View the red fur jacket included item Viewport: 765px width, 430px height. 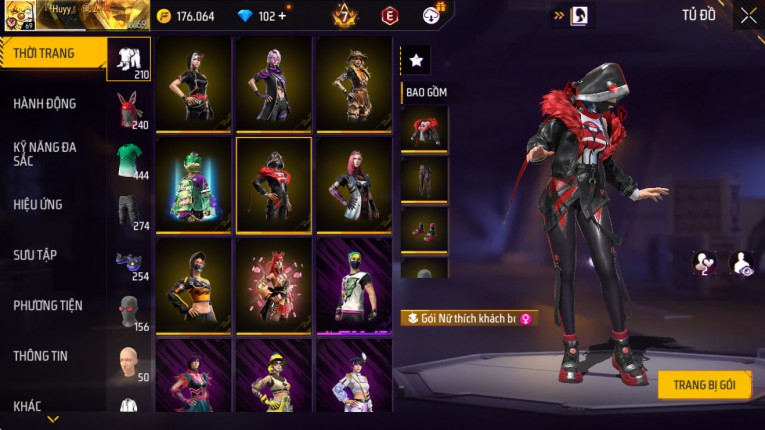(424, 129)
